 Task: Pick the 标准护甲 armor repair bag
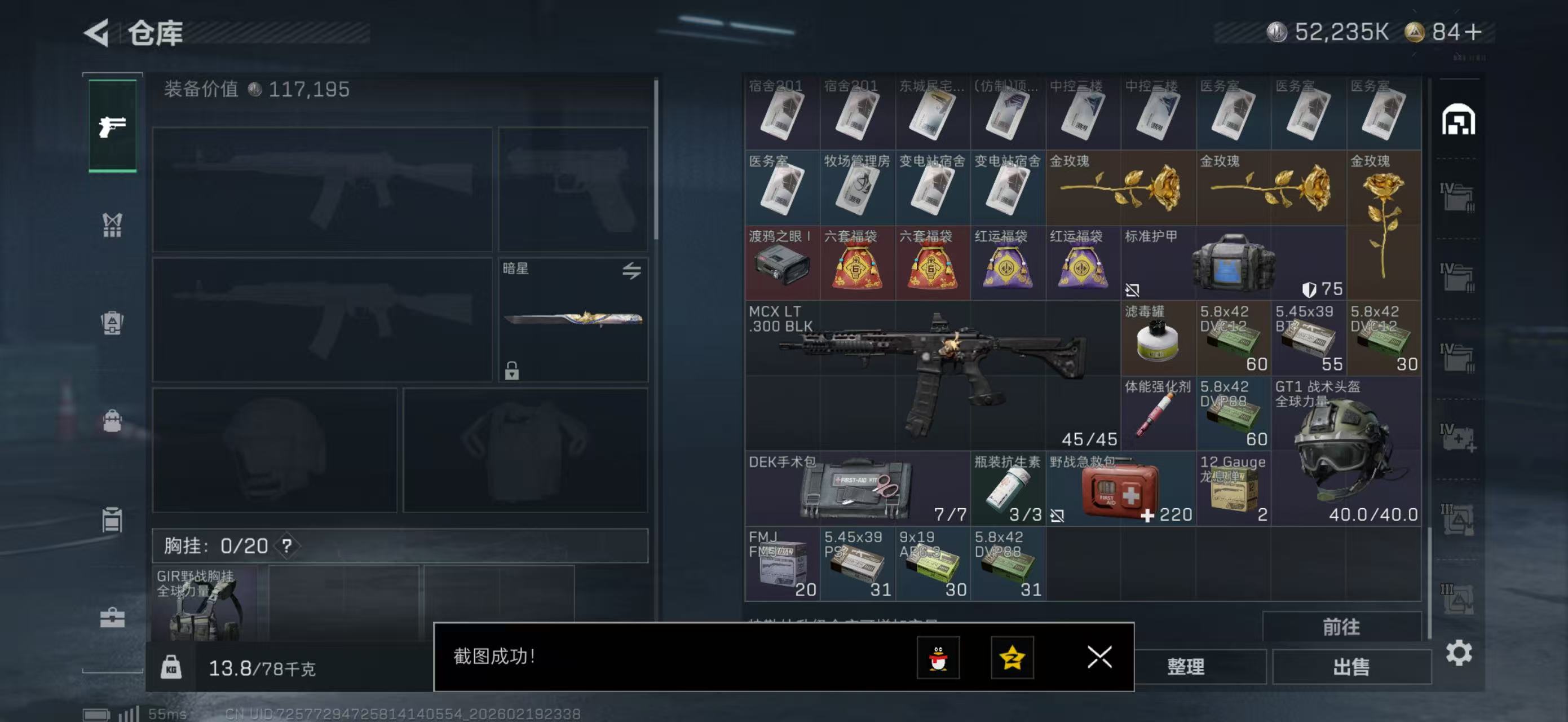(x=1233, y=263)
